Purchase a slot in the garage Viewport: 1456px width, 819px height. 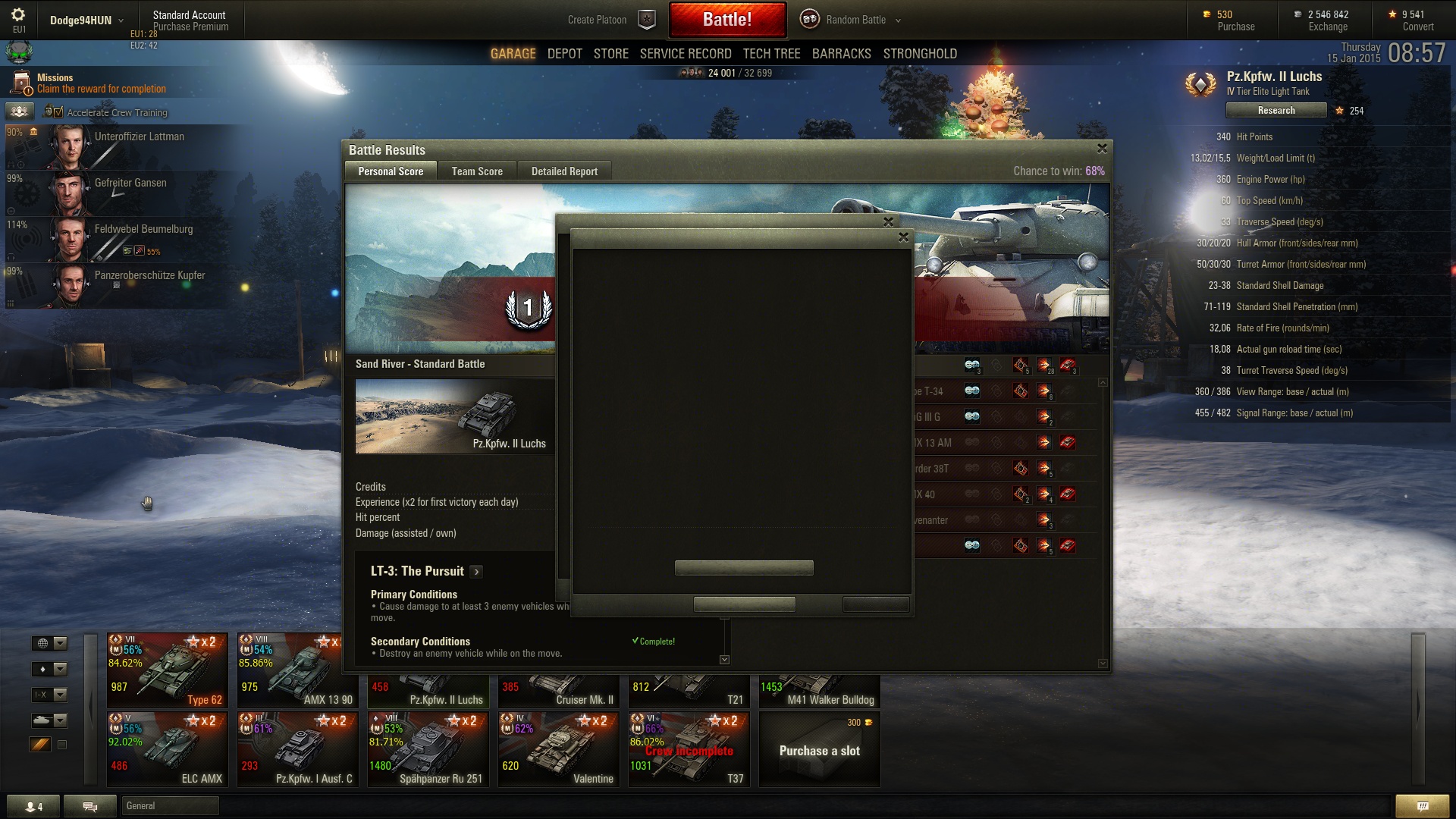819,750
